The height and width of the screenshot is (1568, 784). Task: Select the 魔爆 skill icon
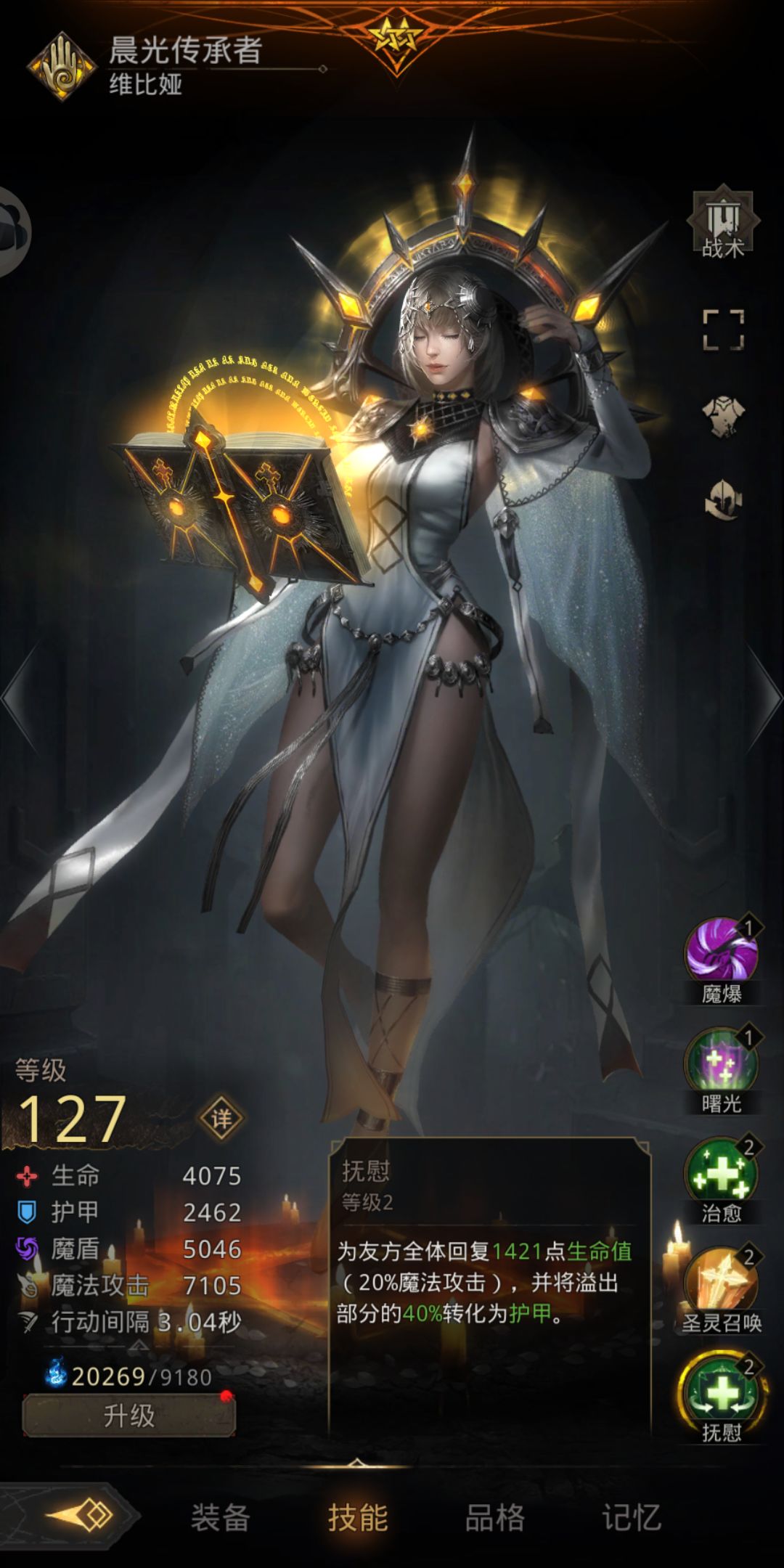[x=722, y=952]
